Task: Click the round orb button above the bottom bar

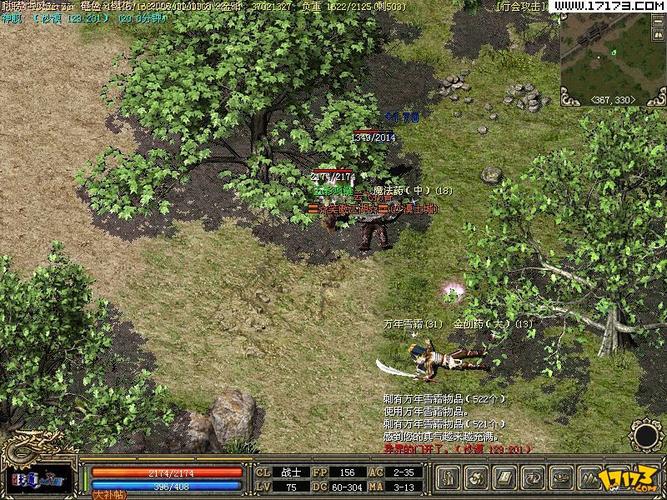Action: pos(646,436)
